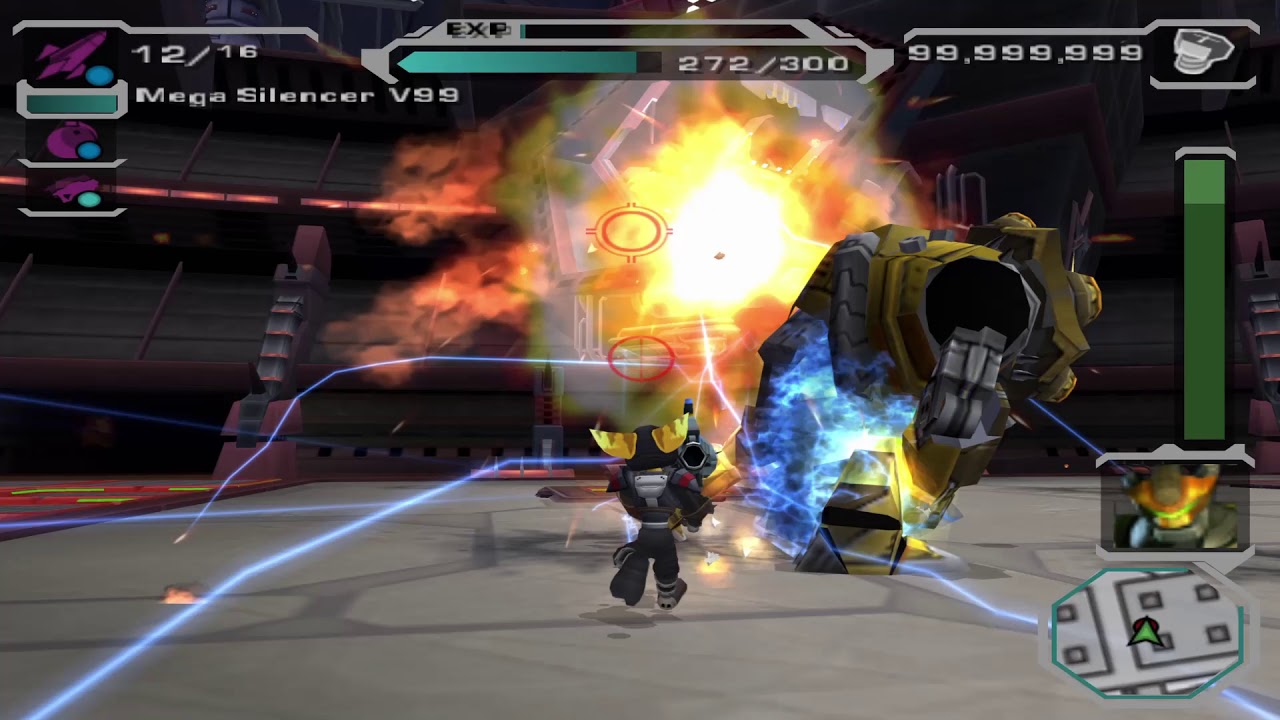
Task: Switch to the round bomb weapon icon
Action: [71, 141]
